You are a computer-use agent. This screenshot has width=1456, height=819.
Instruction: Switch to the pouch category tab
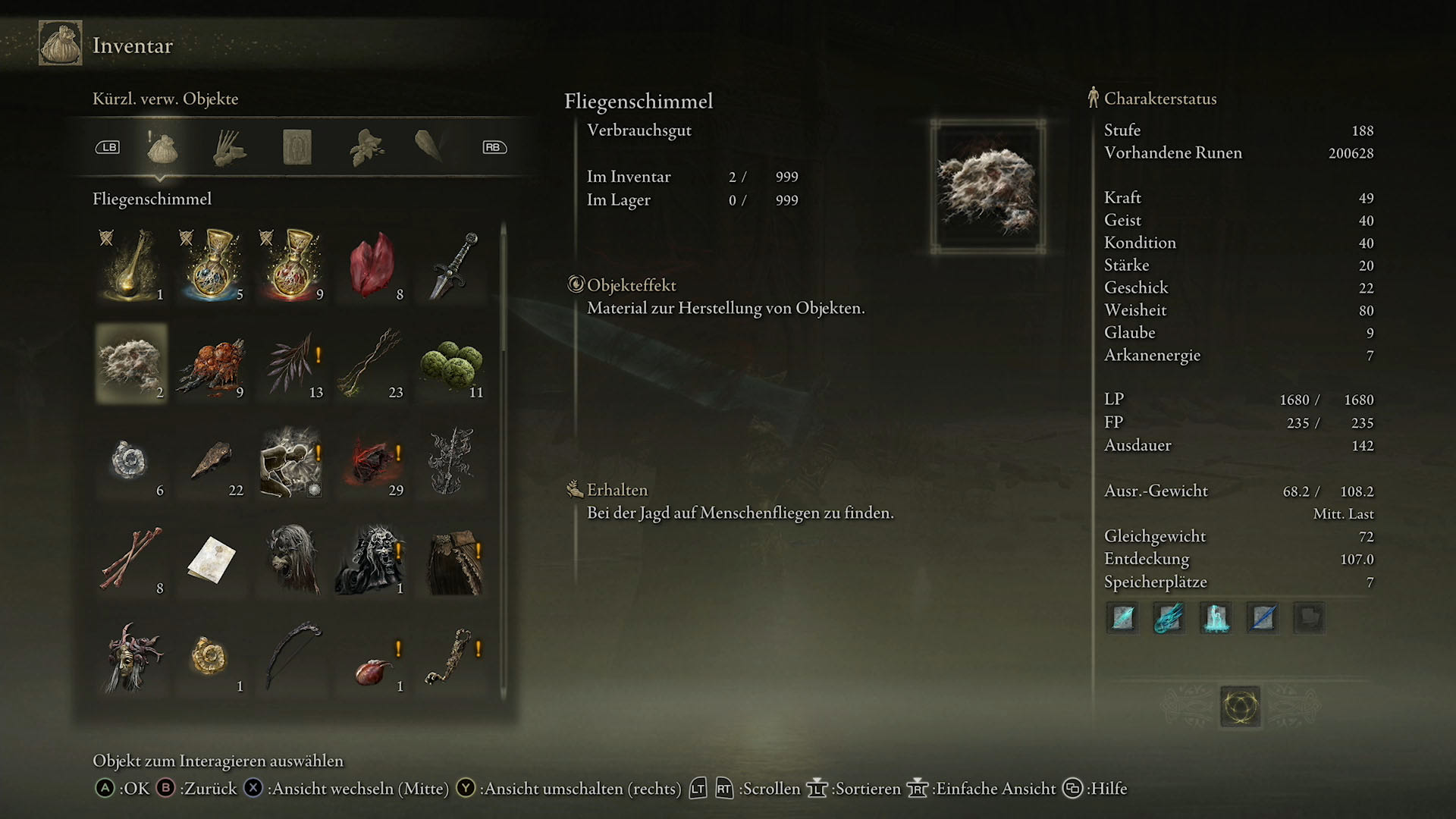click(x=162, y=147)
